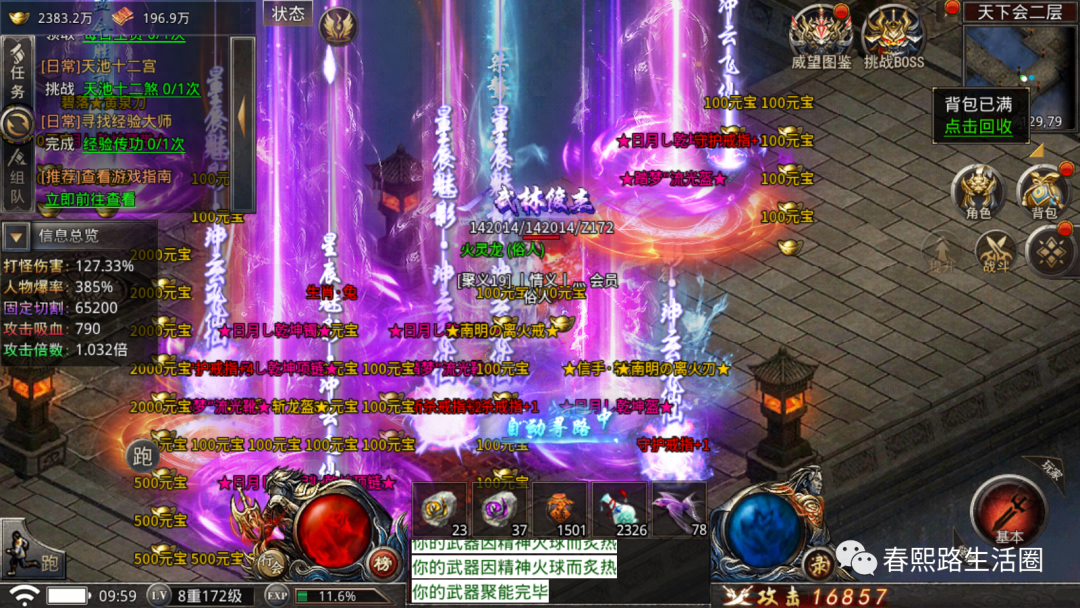The height and width of the screenshot is (608, 1080).
Task: Collapse the quest tracker with the arrow handle
Action: click(x=242, y=113)
